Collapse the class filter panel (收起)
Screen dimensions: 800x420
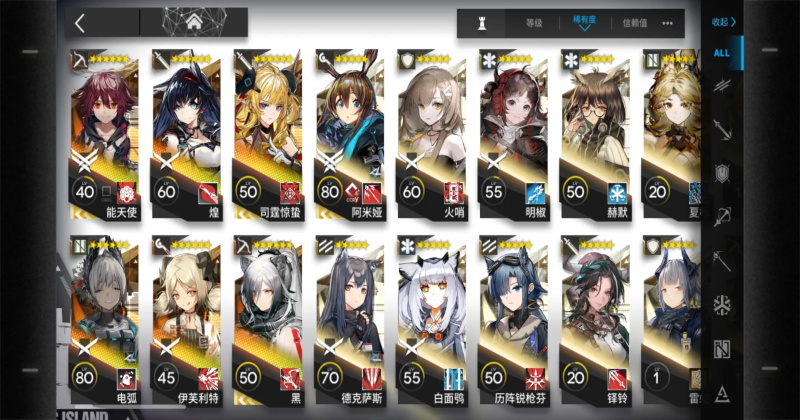723,21
